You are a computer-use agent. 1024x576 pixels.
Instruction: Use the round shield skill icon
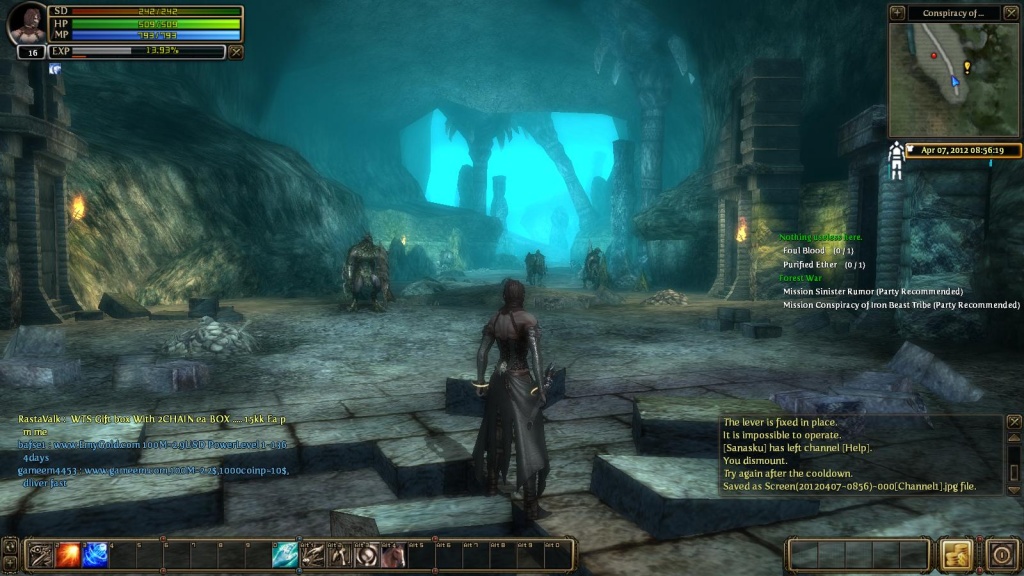tap(366, 554)
